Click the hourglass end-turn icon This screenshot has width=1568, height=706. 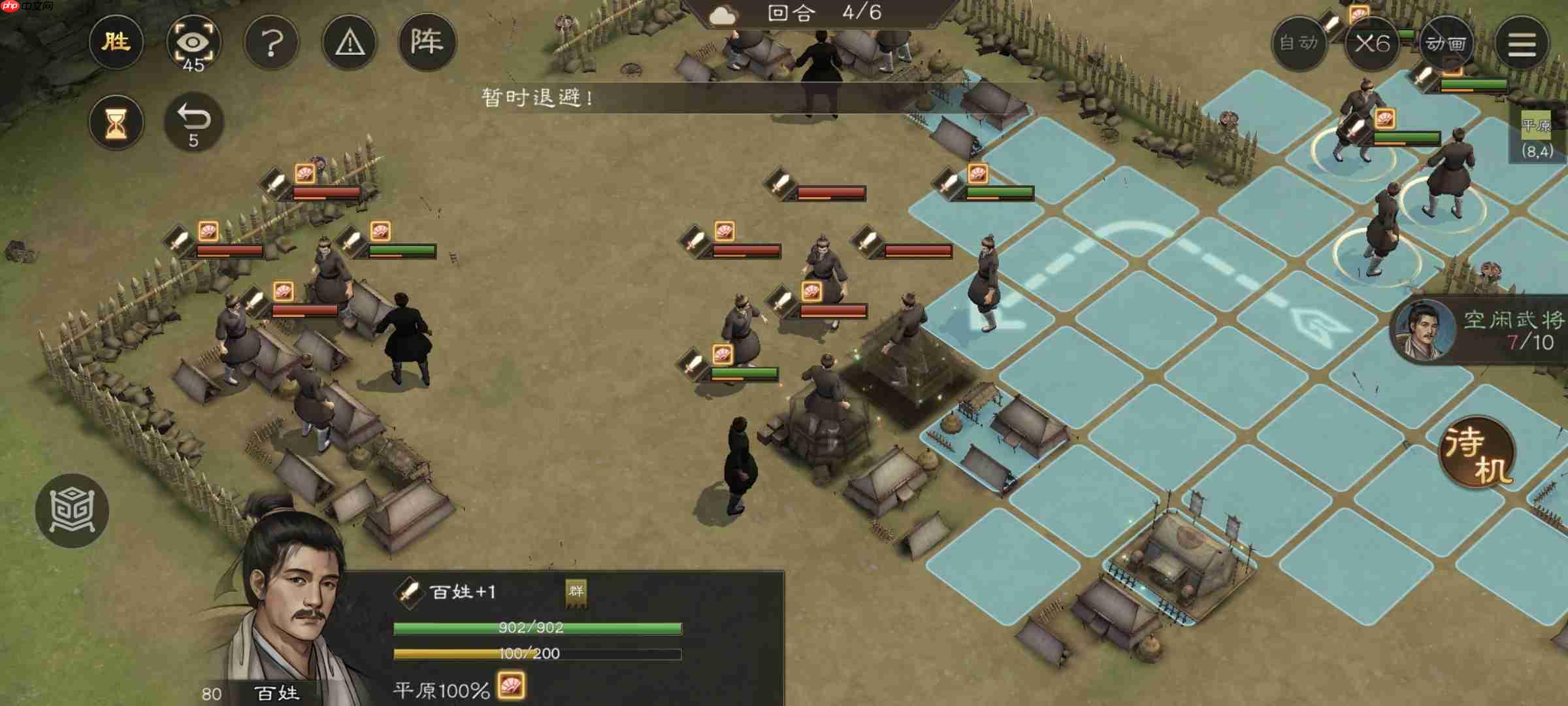point(116,122)
